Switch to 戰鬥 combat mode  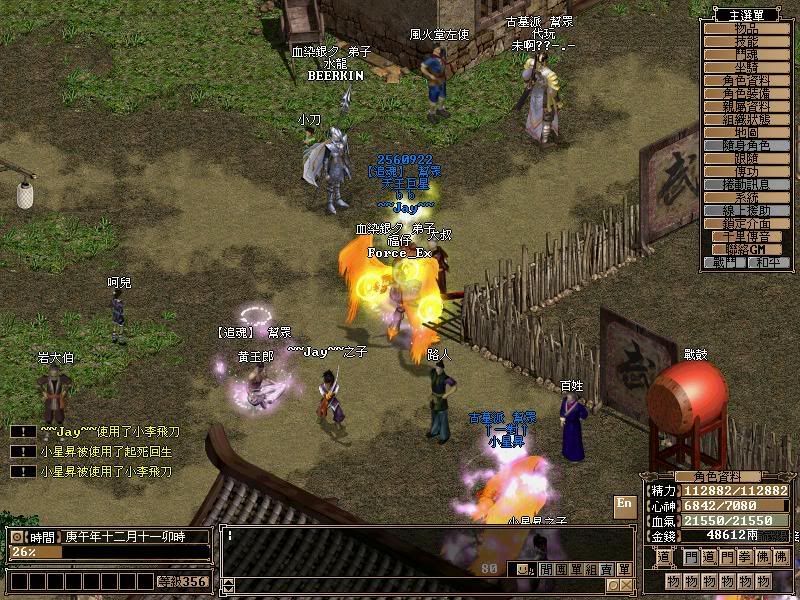726,262
